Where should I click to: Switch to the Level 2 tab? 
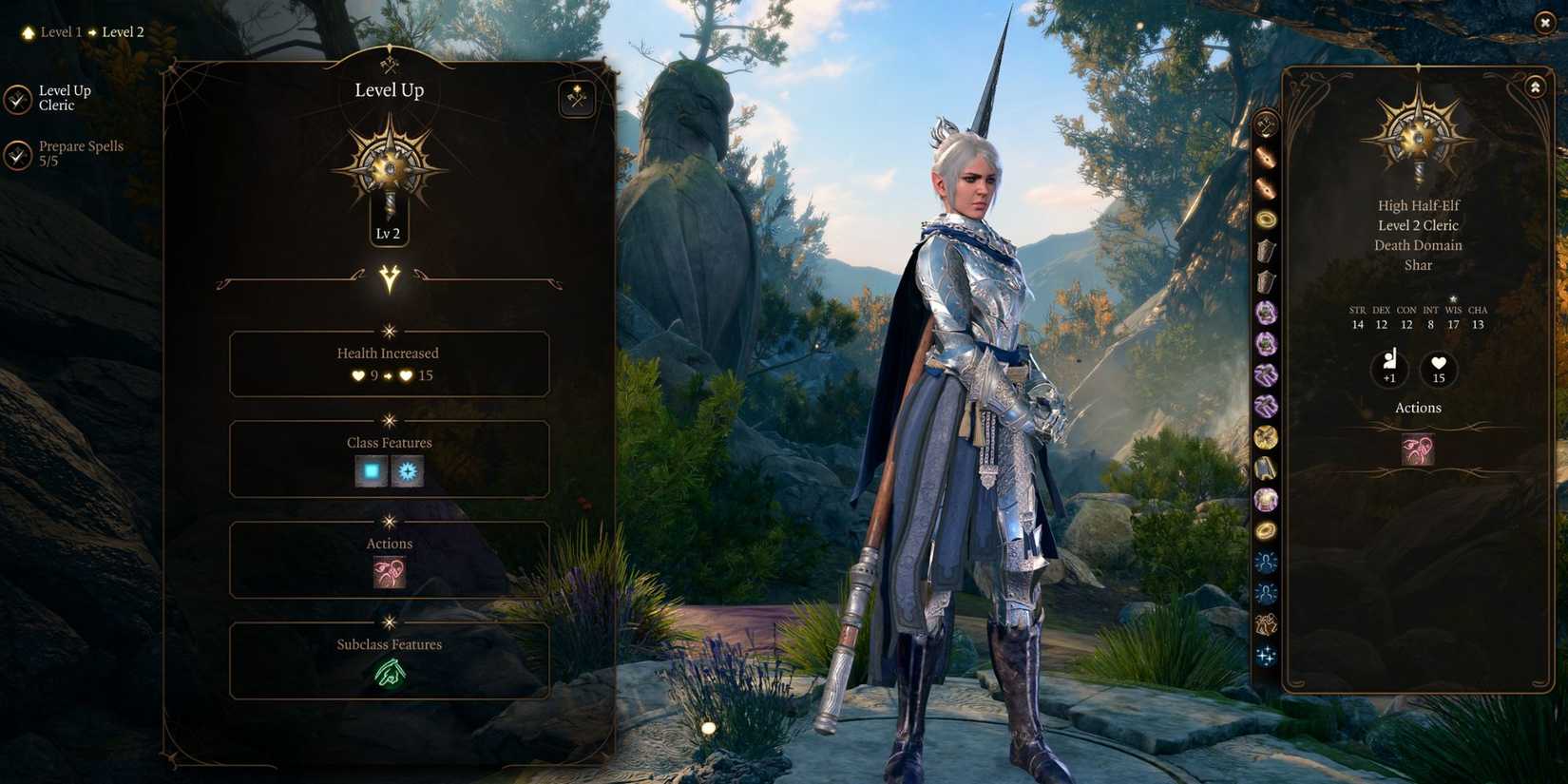(123, 31)
